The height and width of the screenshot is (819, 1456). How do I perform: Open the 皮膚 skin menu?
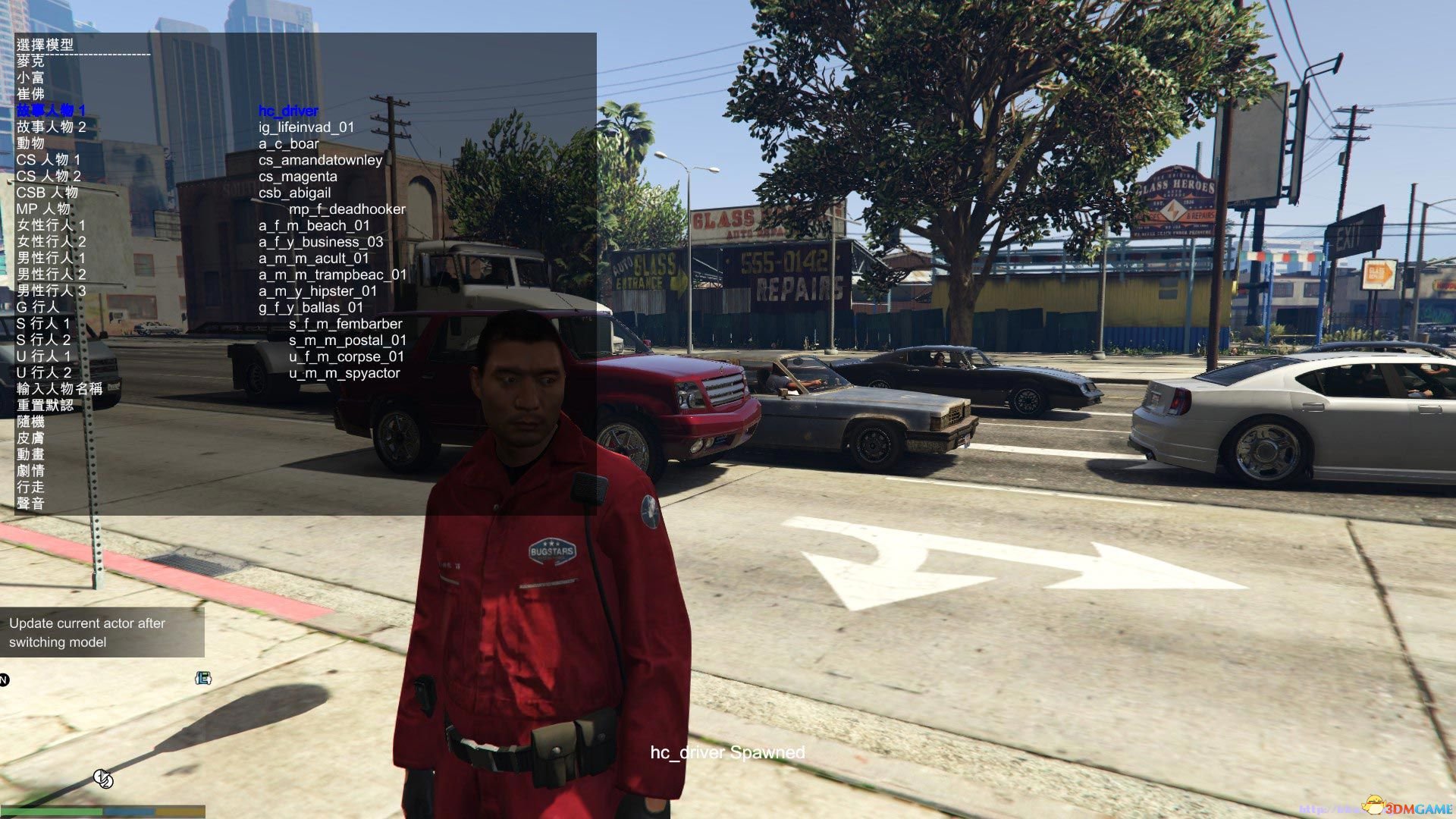[30, 438]
